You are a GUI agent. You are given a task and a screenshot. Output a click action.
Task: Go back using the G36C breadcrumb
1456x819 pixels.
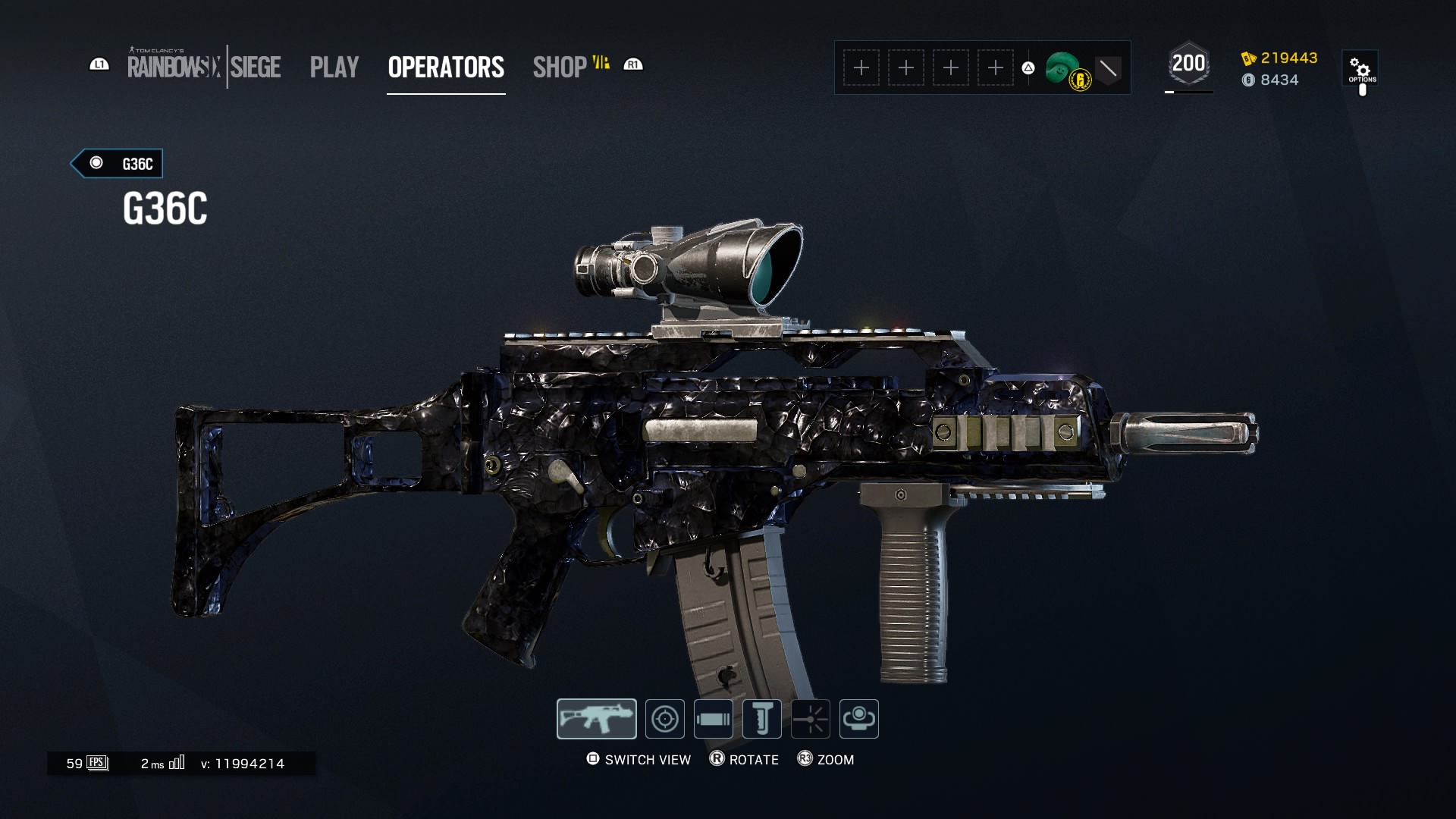[117, 164]
